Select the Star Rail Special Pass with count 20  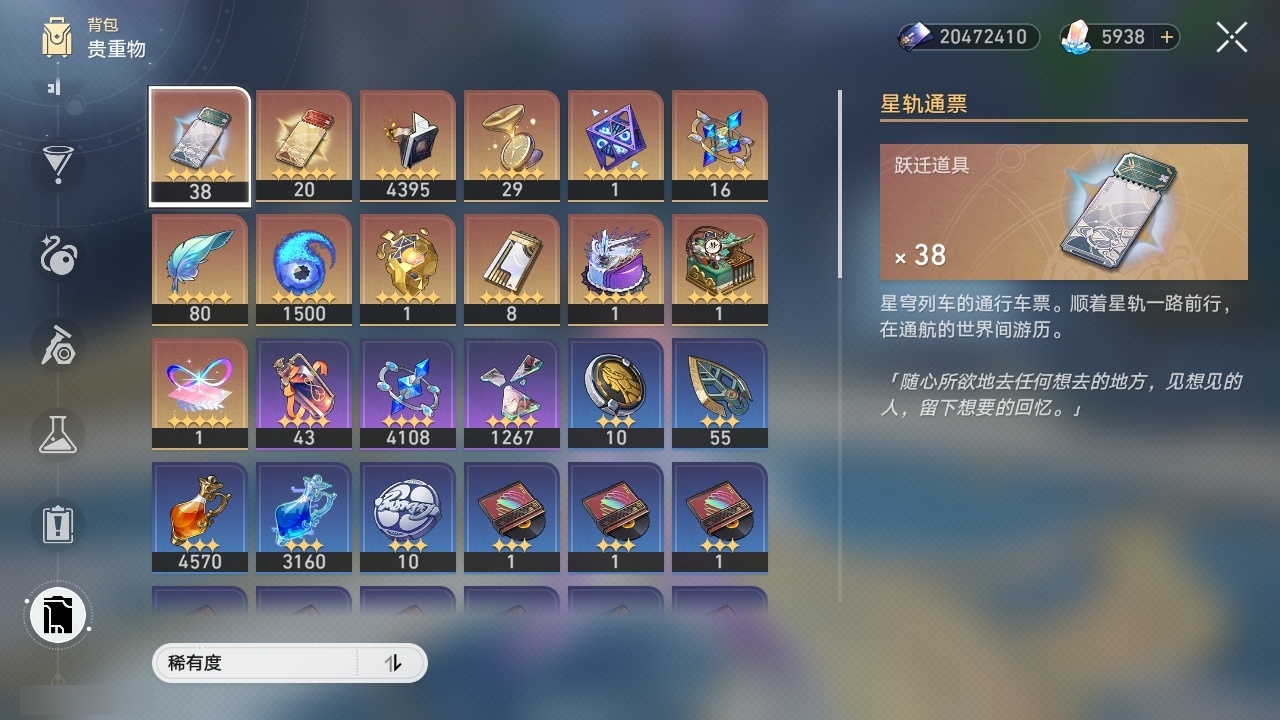click(303, 145)
